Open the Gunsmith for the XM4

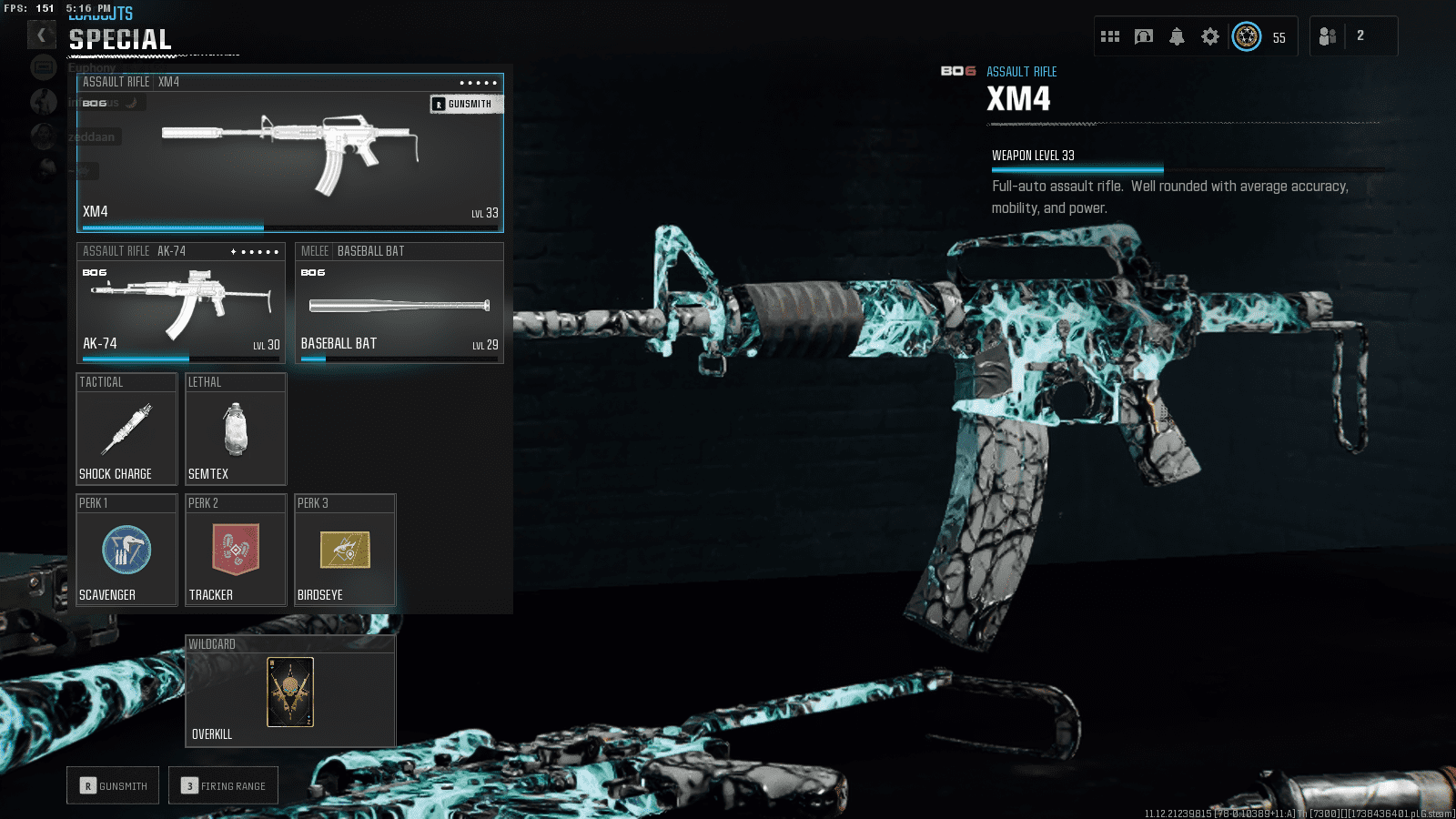465,103
